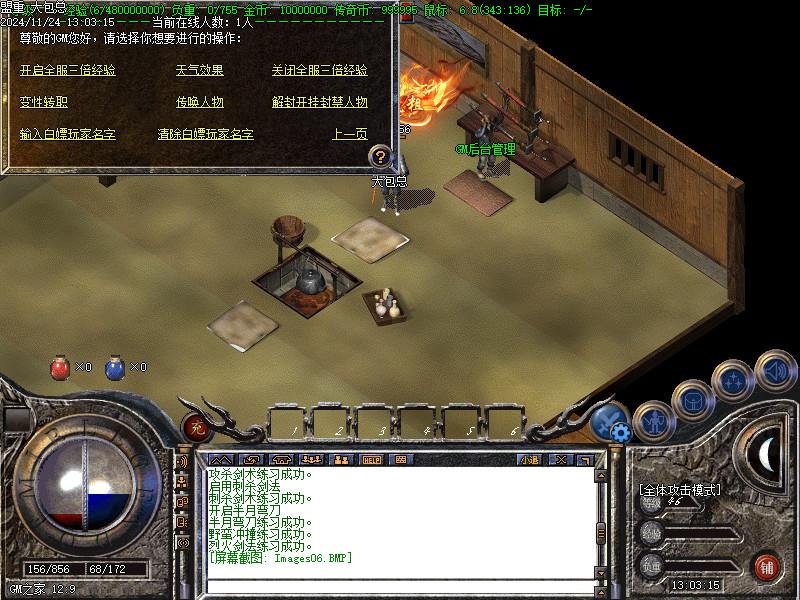Select 开启全服三倍经验 option
Image resolution: width=800 pixels, height=600 pixels.
point(67,71)
